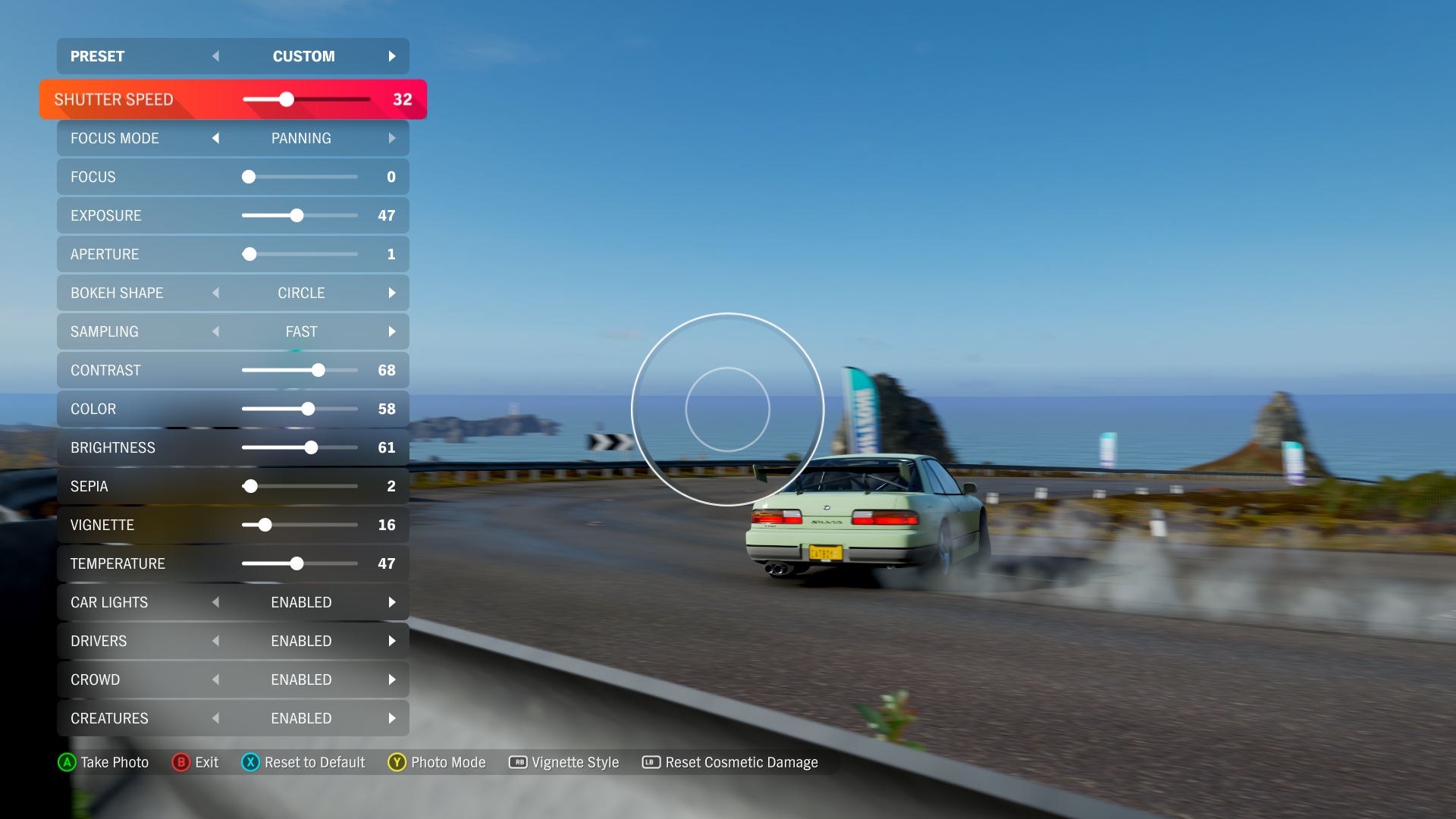Toggle Car Lights with the right arrow
This screenshot has width=1456, height=819.
click(392, 602)
